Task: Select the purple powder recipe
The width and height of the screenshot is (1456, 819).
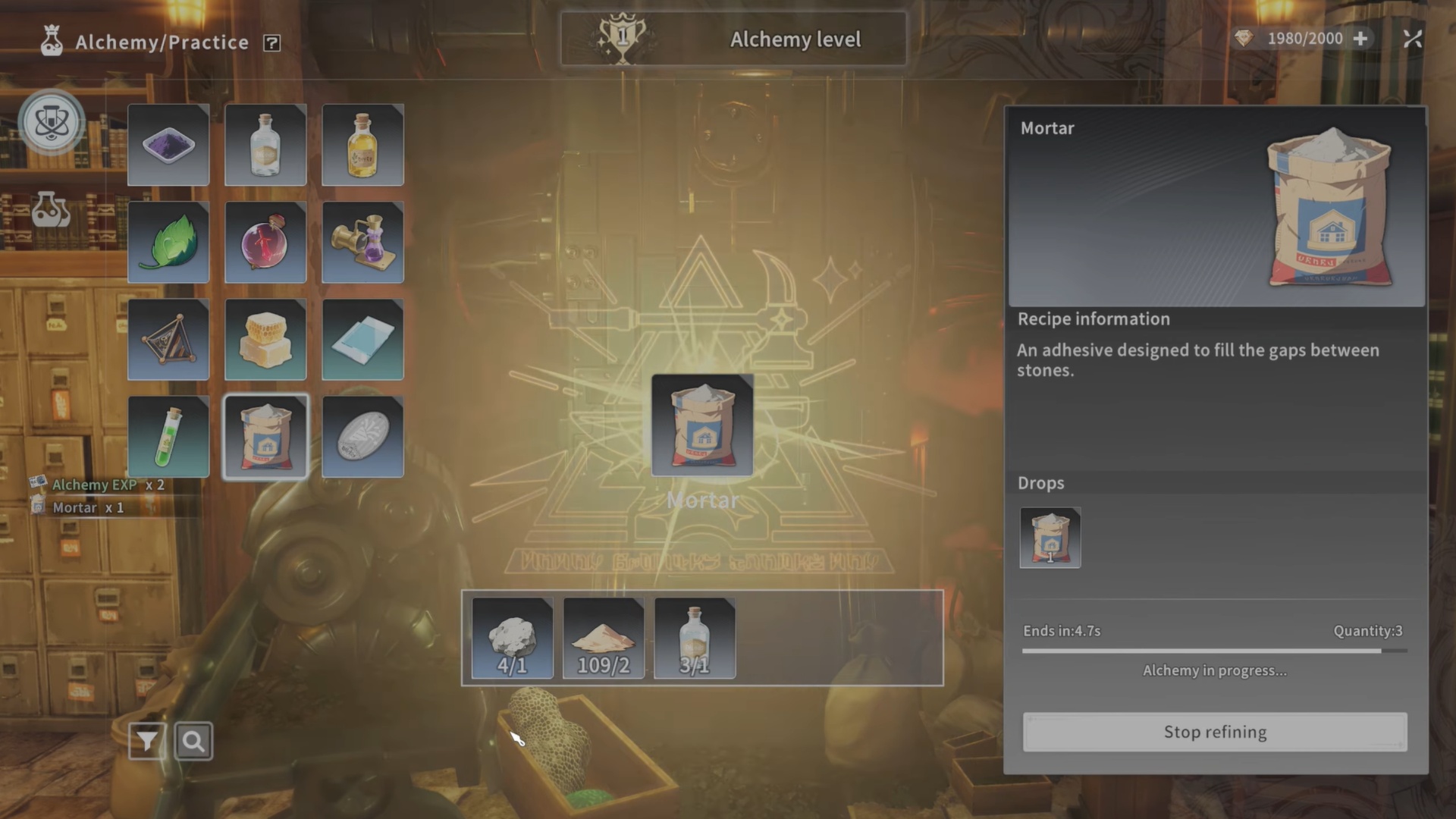Action: coord(168,145)
